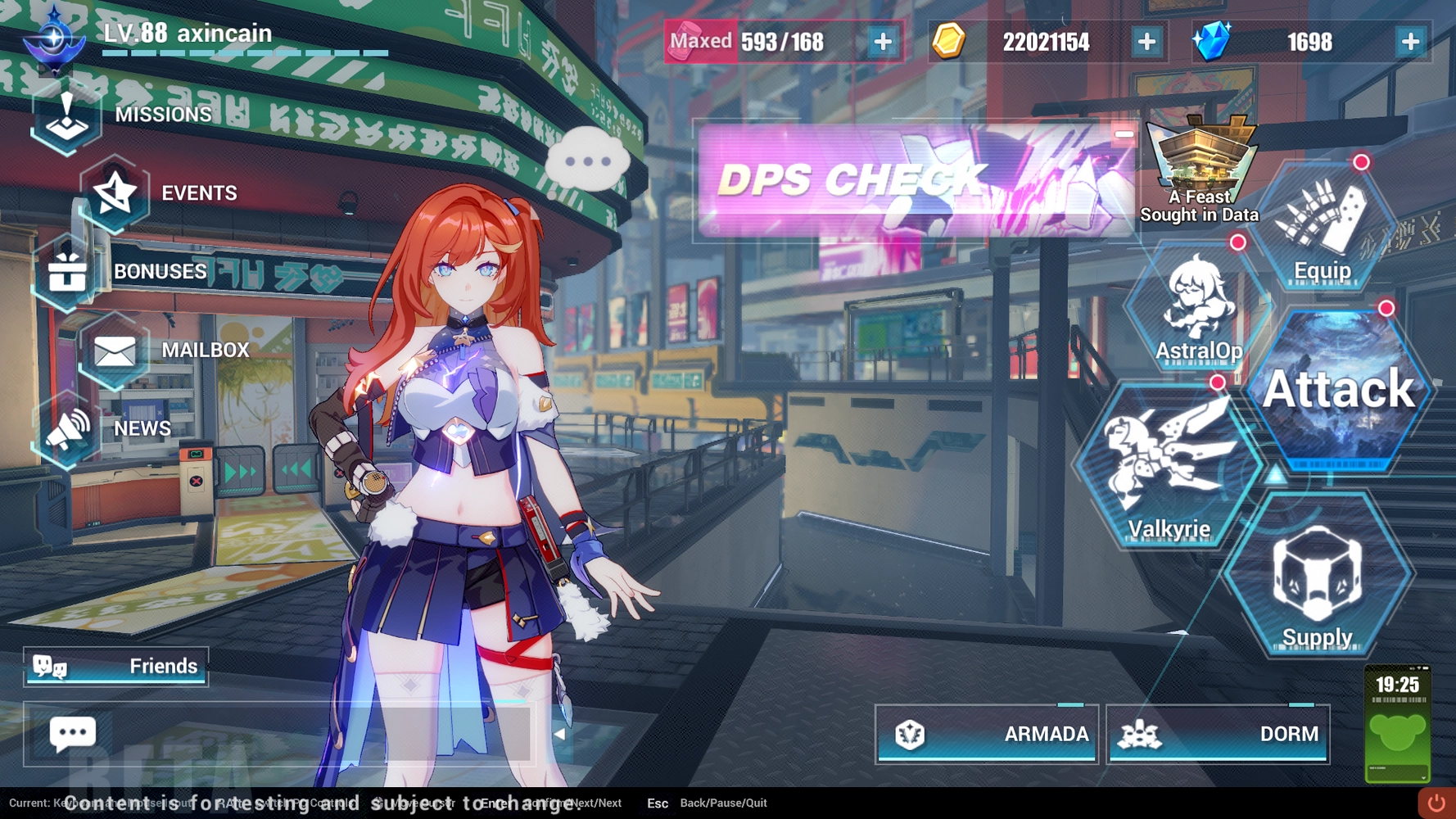Open the News panel

coord(106,428)
